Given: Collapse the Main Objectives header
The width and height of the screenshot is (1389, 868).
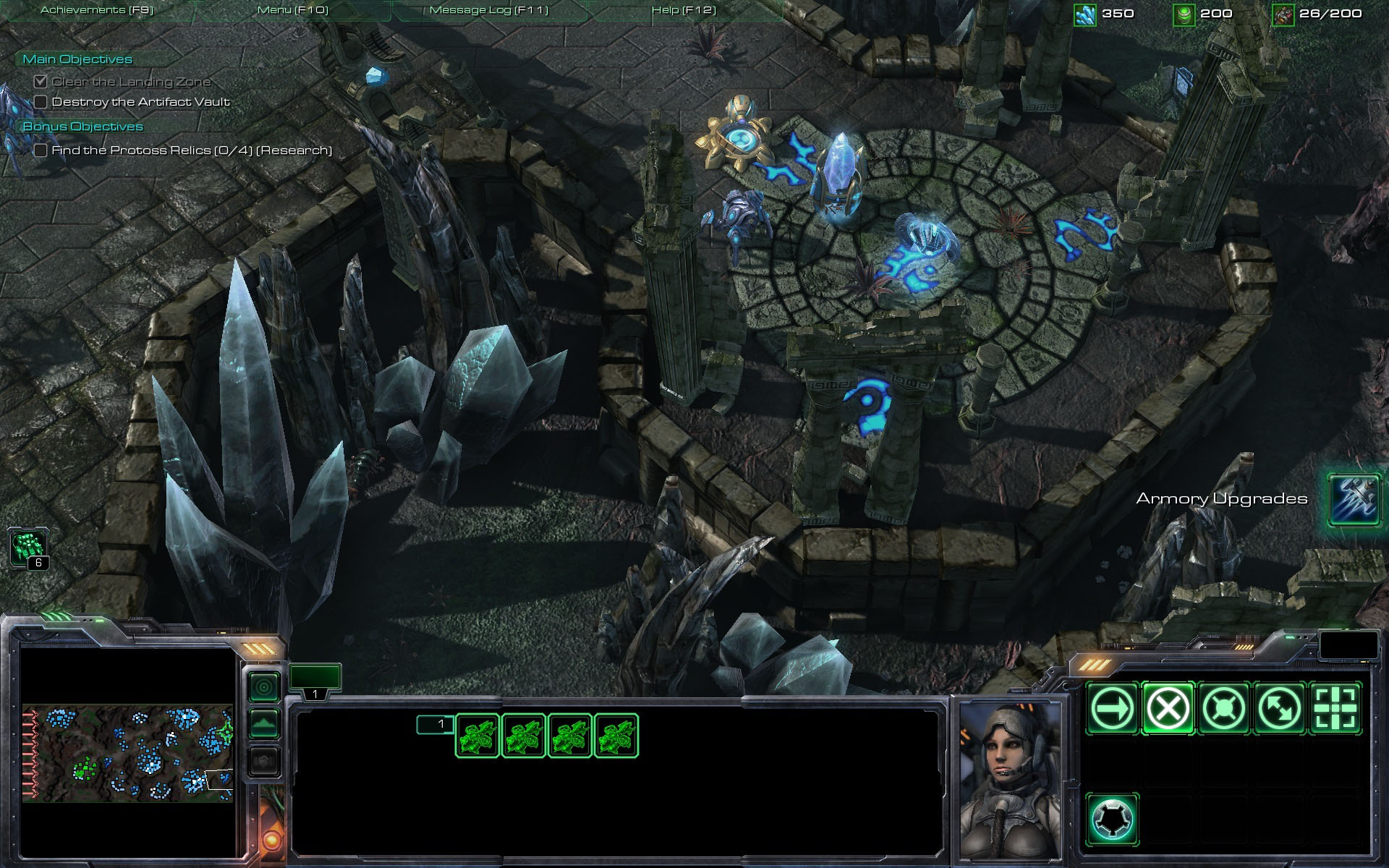Looking at the screenshot, I should [77, 59].
